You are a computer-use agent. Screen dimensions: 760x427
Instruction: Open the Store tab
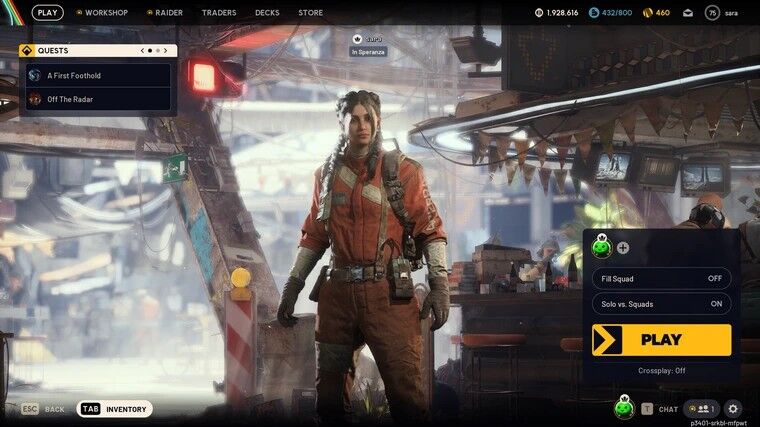(x=310, y=13)
